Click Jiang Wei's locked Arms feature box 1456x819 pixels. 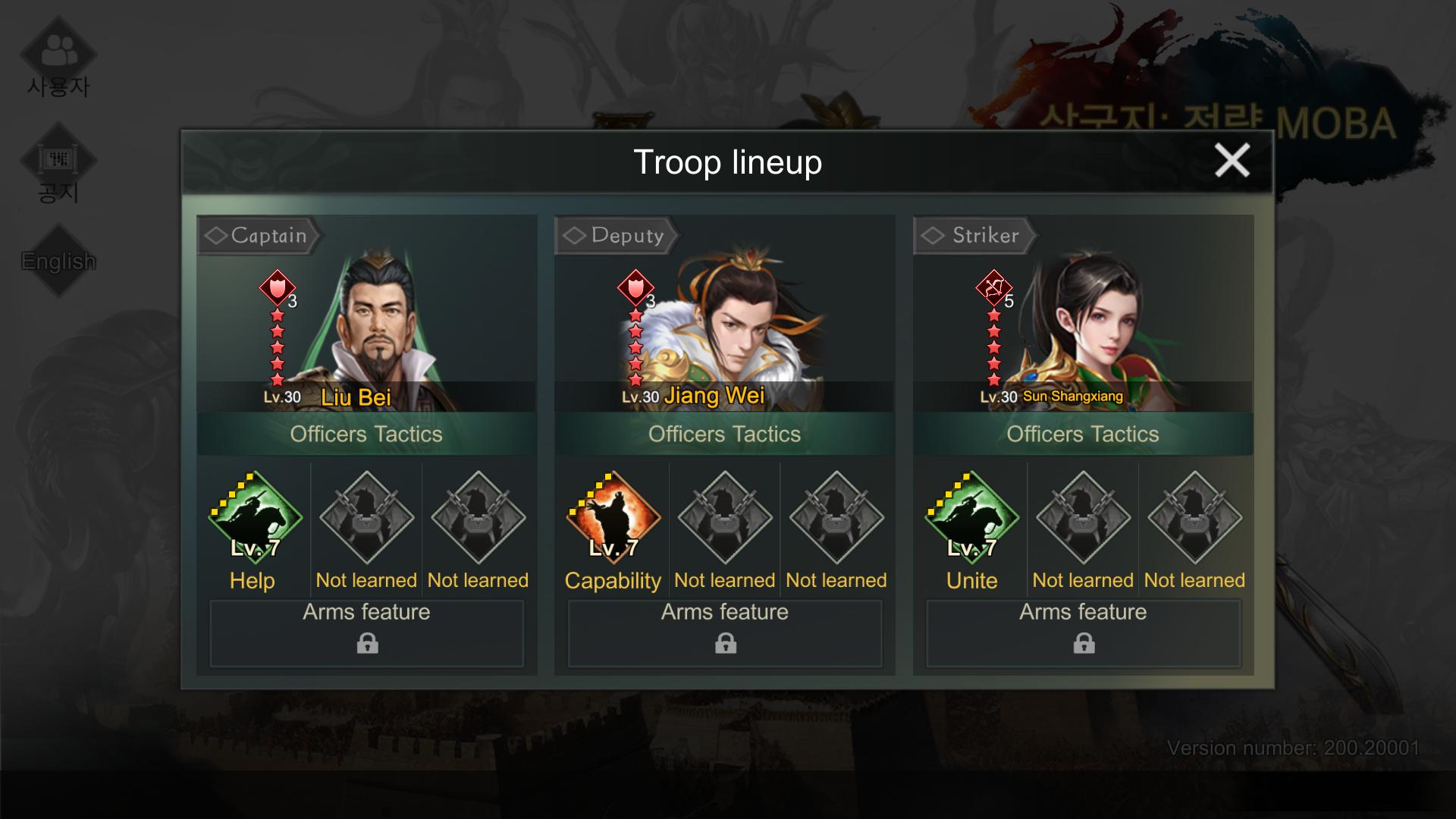725,633
